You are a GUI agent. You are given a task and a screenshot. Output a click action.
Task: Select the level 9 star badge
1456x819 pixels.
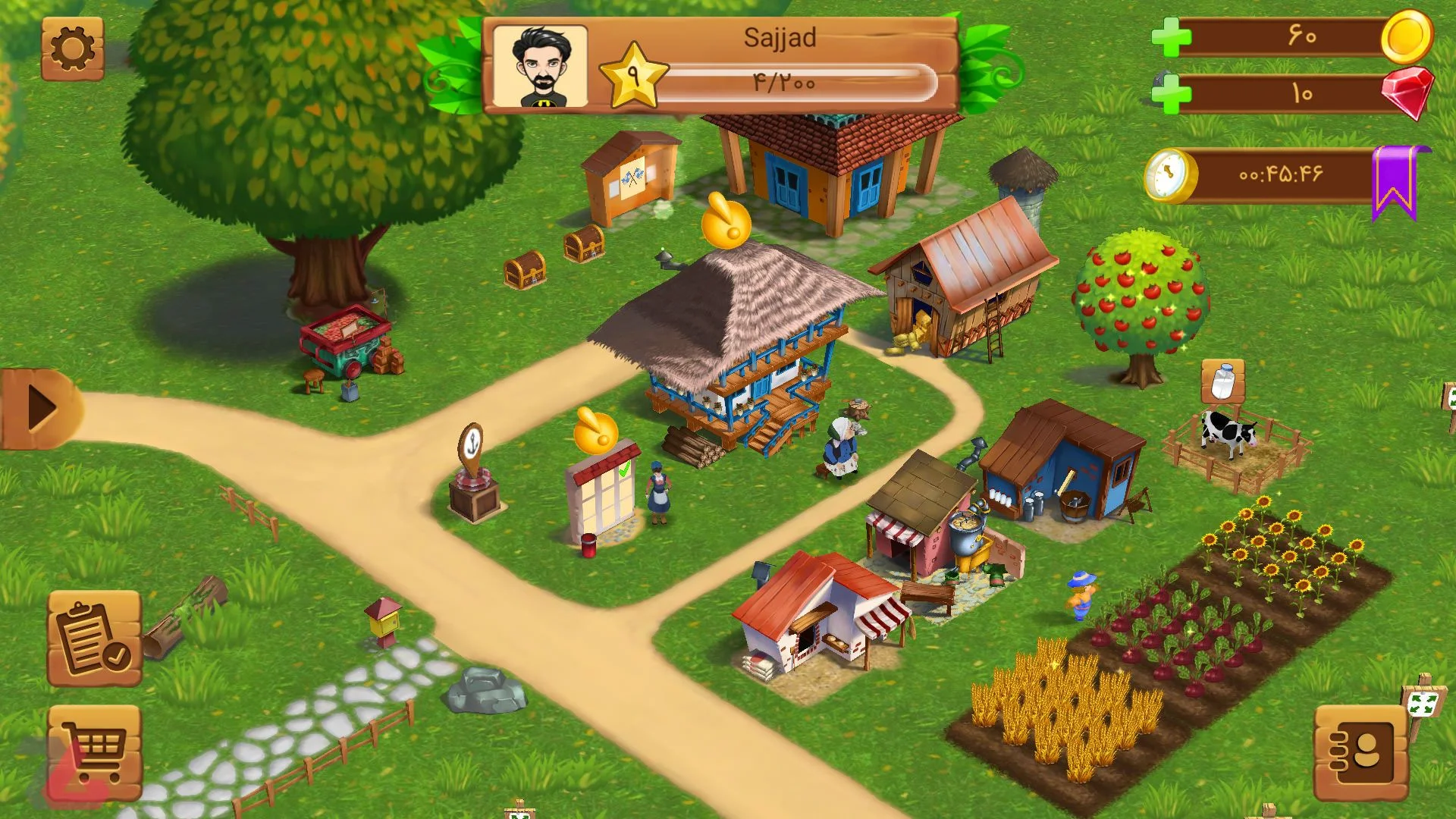(633, 76)
